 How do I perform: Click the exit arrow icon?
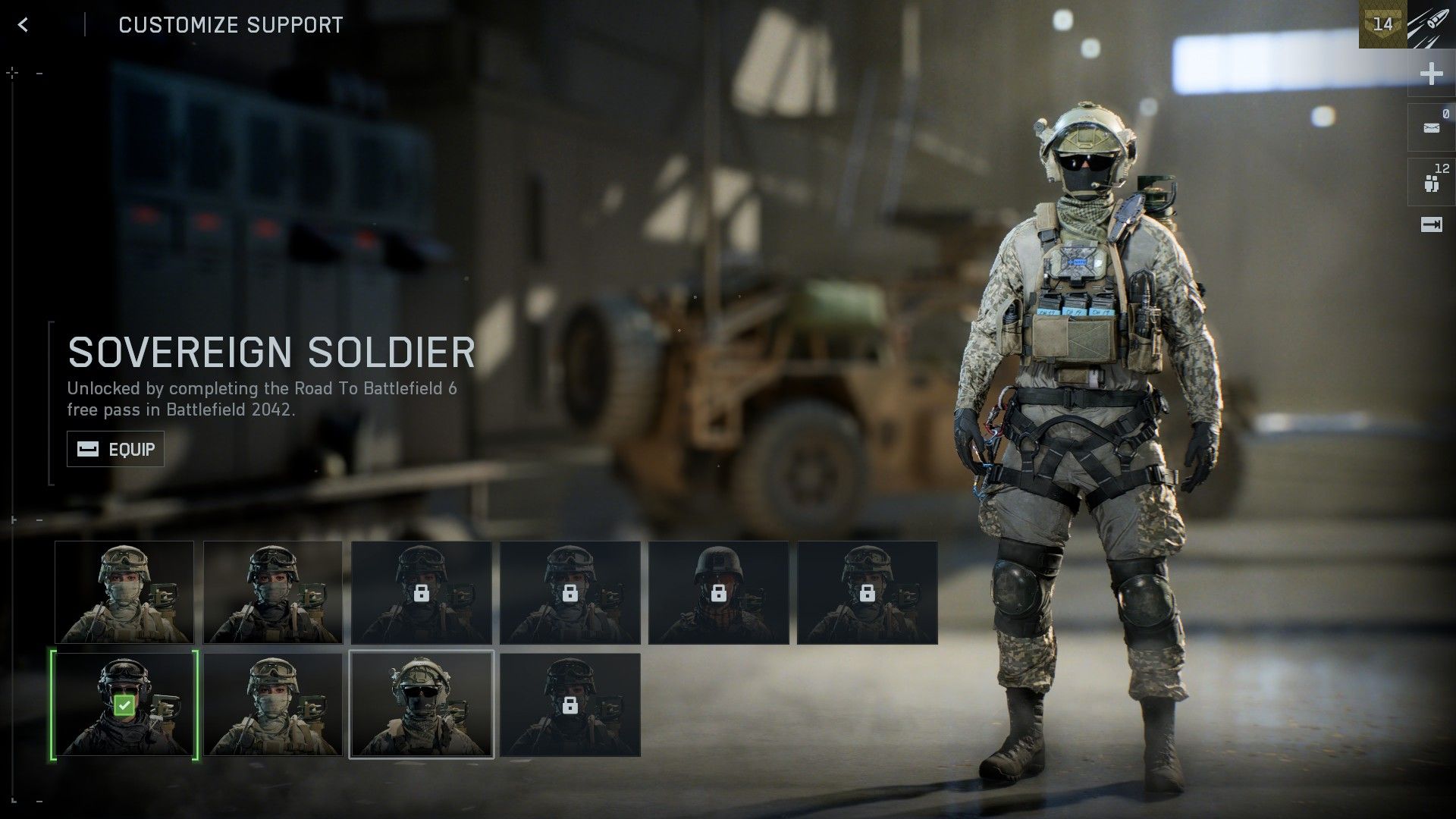(x=1431, y=225)
